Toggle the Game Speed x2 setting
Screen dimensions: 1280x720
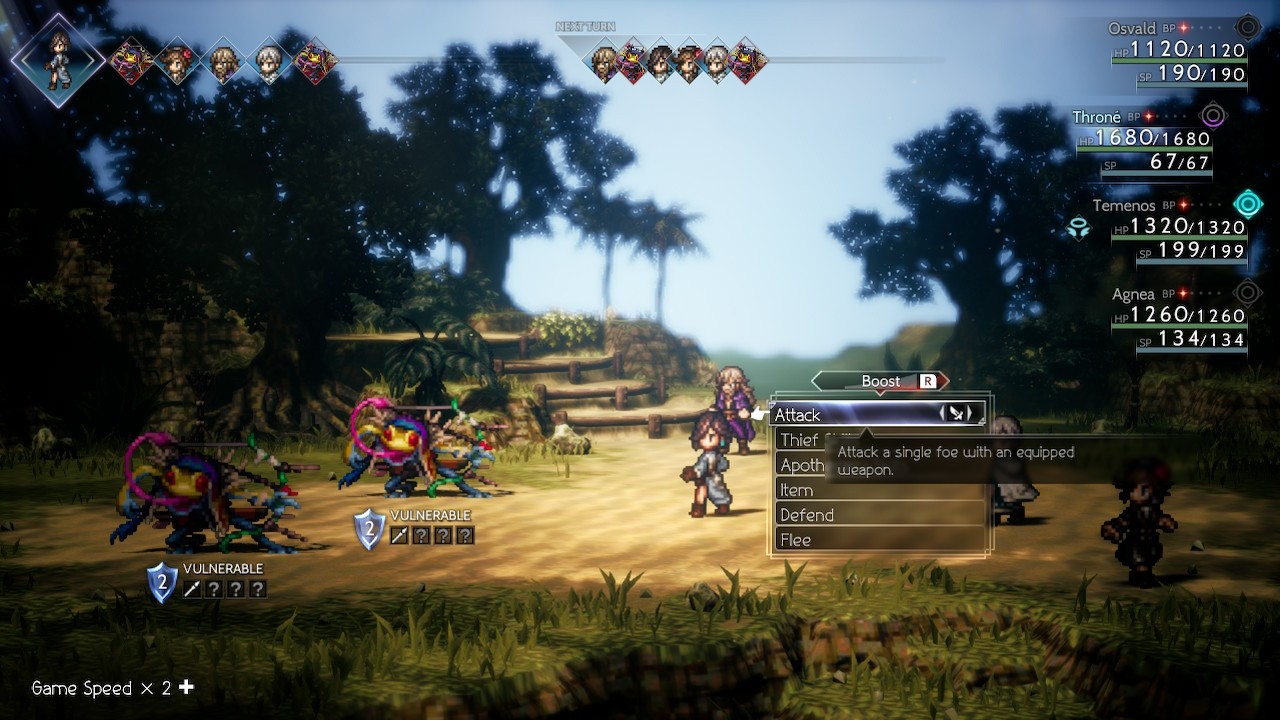[112, 688]
